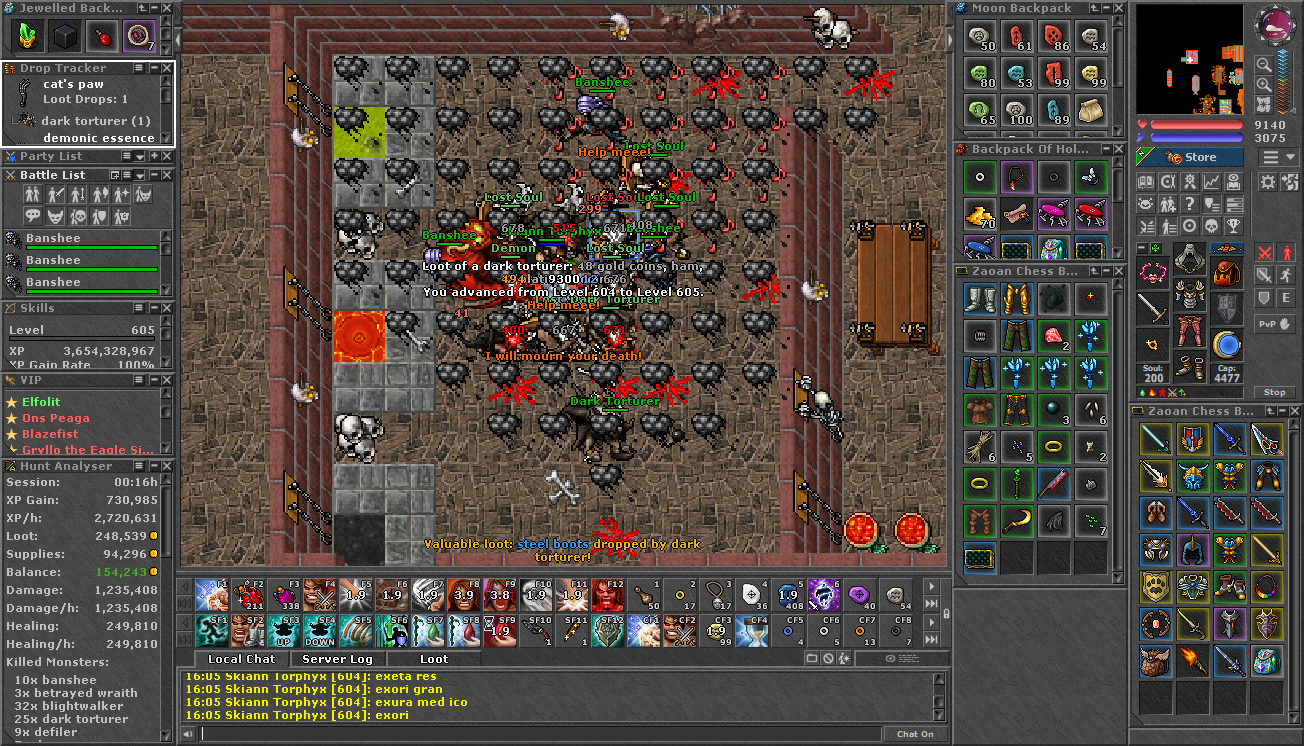Viewport: 1304px width, 746px height.
Task: Switch to the Loot tab
Action: point(433,659)
